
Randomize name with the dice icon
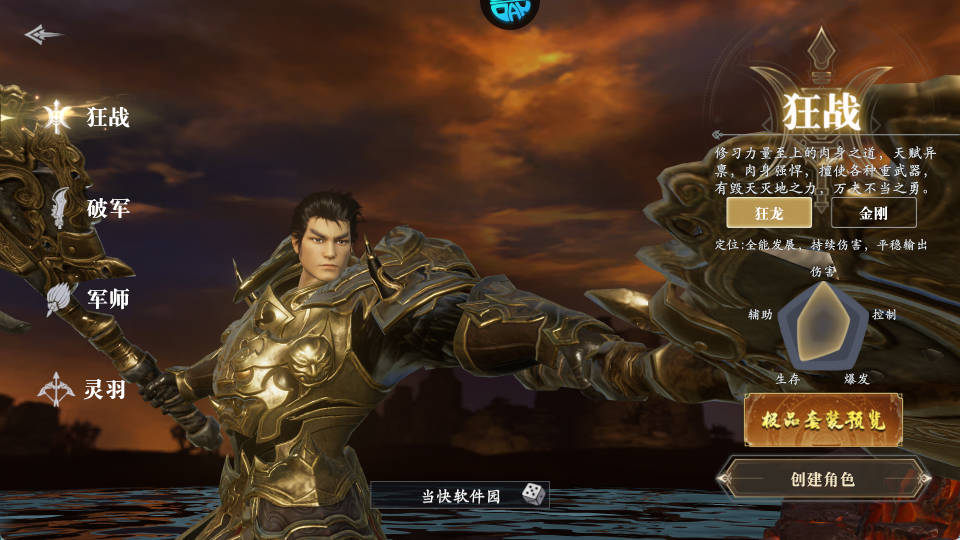click(533, 494)
